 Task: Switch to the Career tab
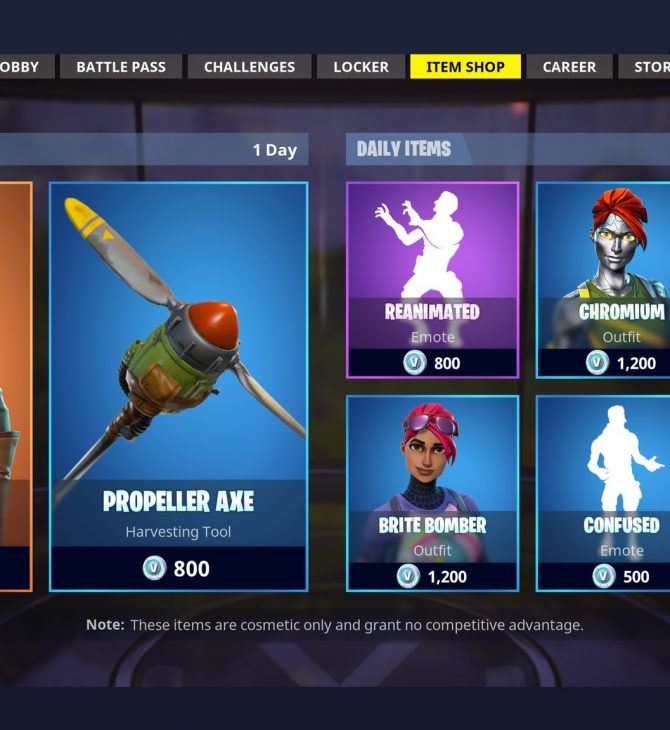pos(569,67)
